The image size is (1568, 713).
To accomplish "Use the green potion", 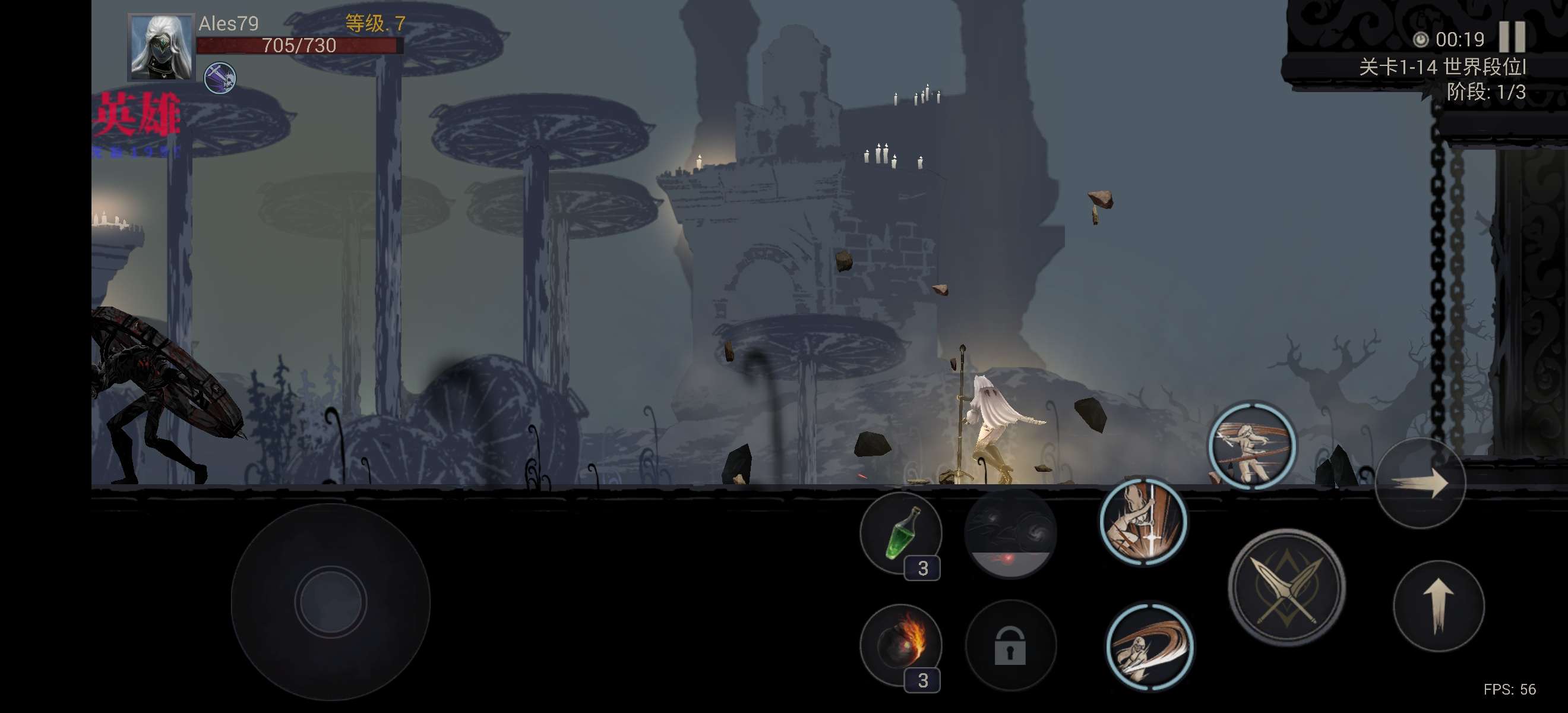I will pyautogui.click(x=901, y=534).
